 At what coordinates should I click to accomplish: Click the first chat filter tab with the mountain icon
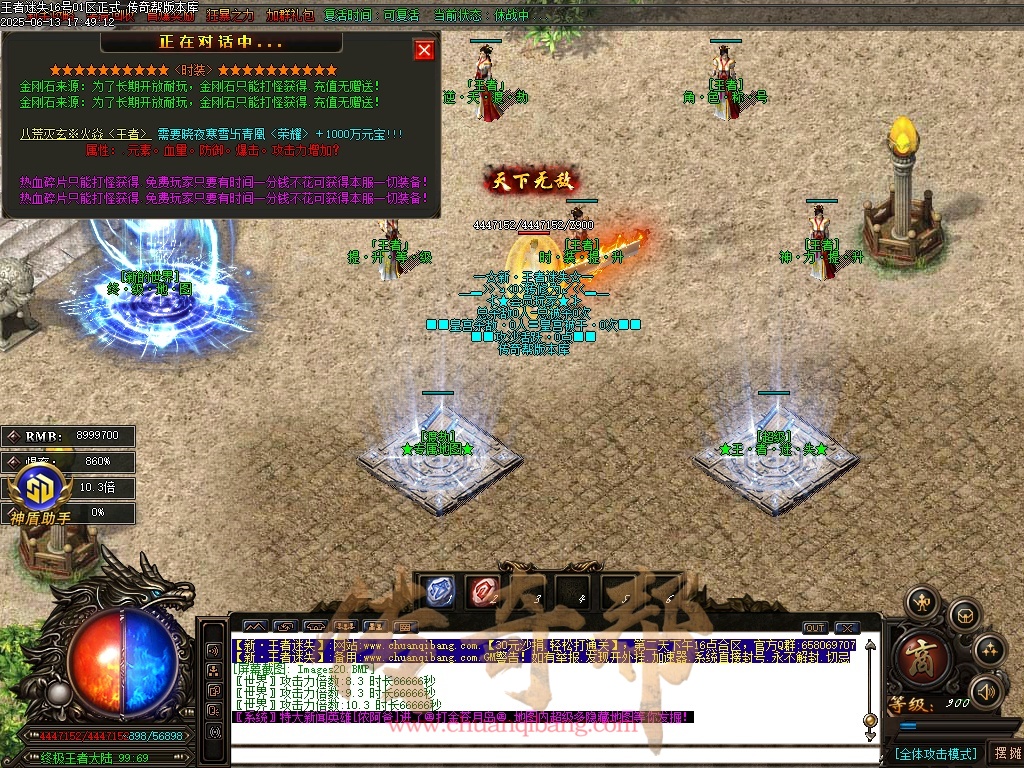[x=255, y=628]
